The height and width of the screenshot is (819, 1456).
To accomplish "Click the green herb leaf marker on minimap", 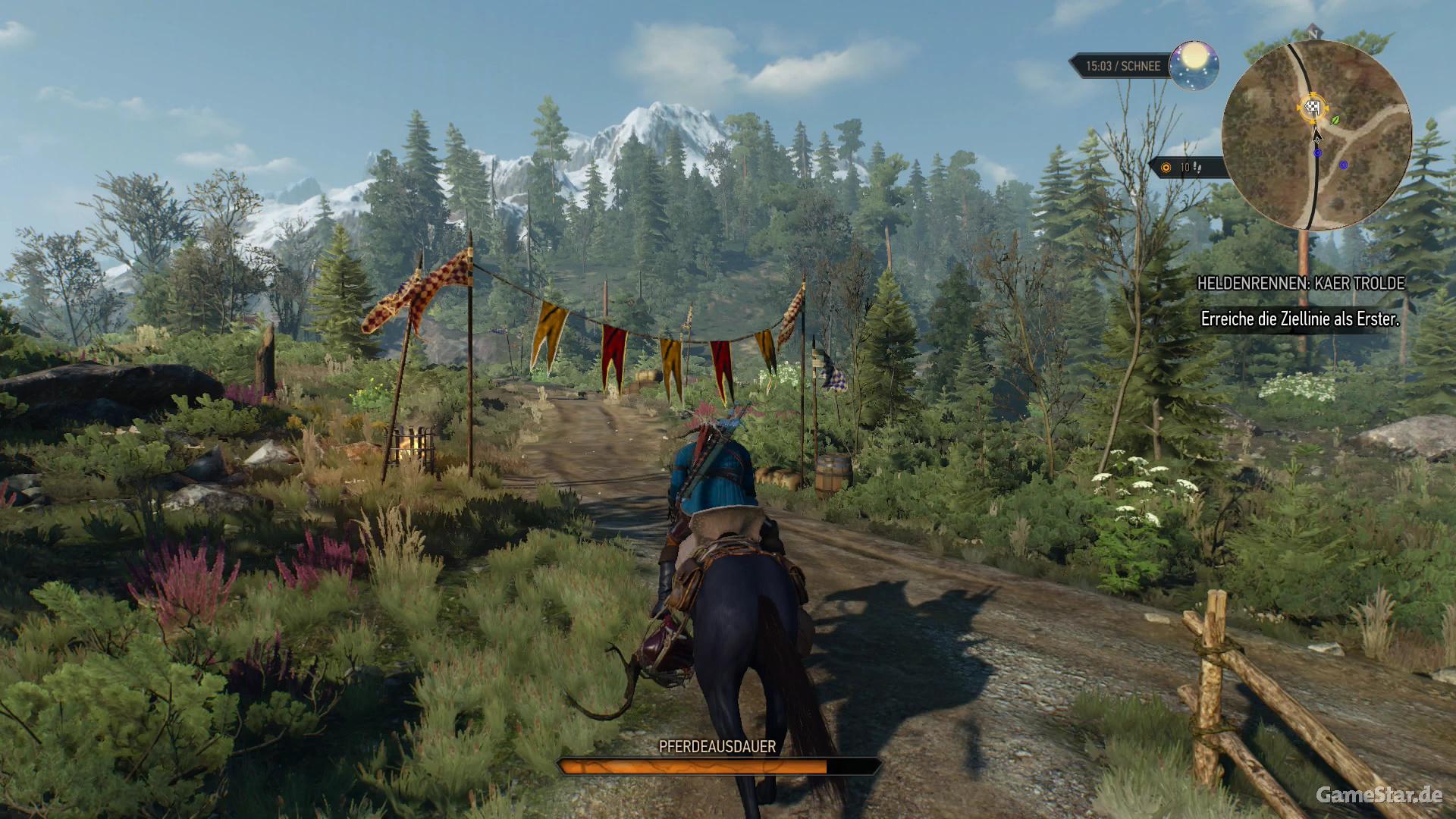I will coord(1335,120).
